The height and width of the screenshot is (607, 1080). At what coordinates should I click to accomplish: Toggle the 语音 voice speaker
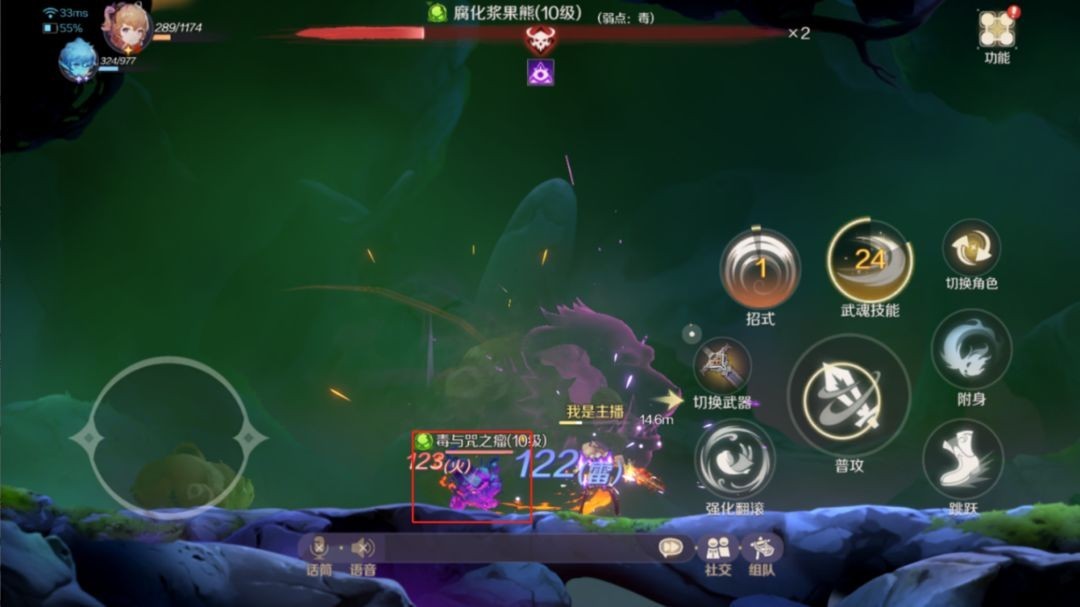point(362,548)
